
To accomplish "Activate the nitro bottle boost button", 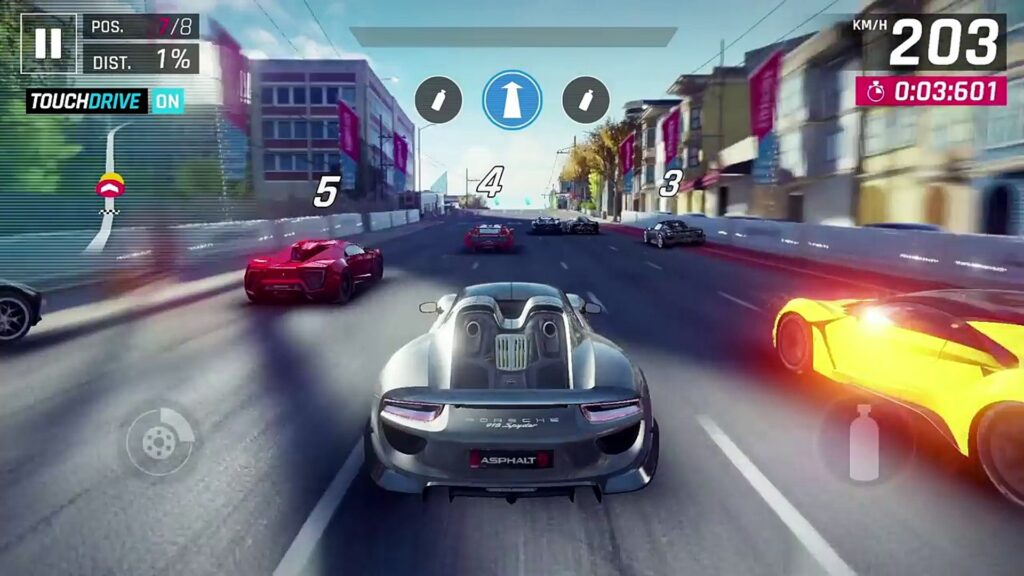I will (x=864, y=442).
